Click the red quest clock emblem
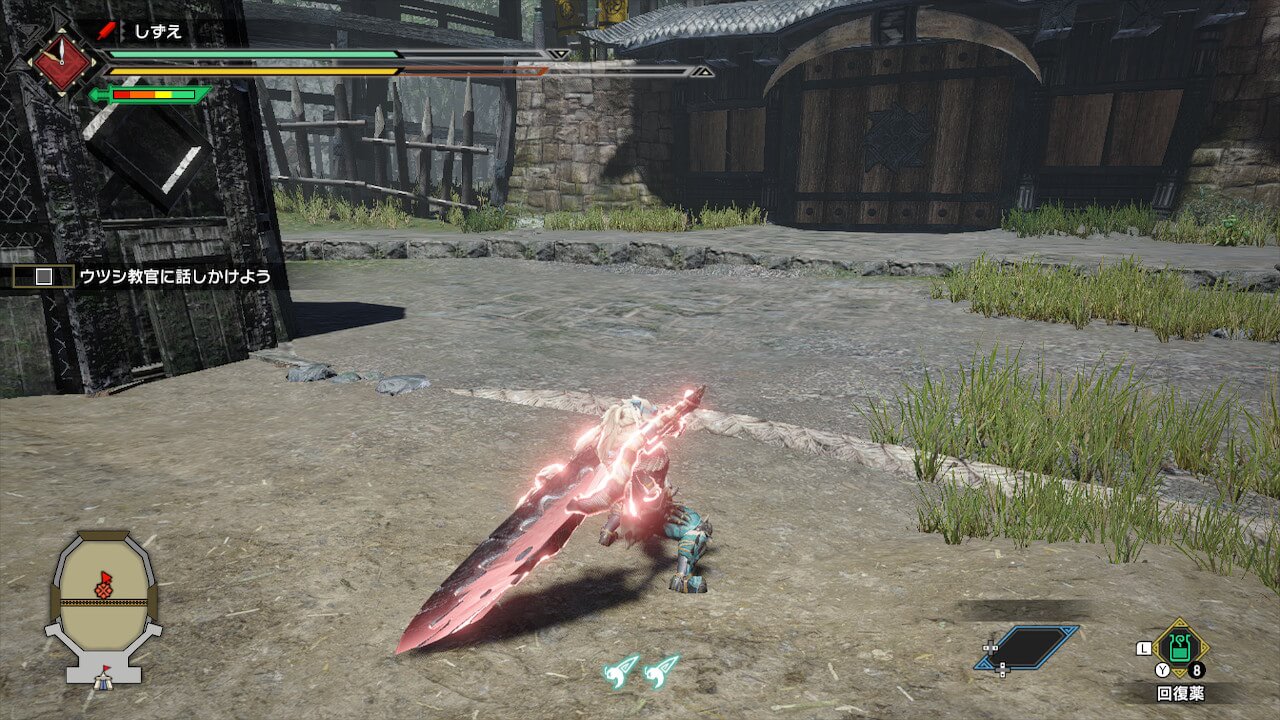Viewport: 1280px width, 720px height. (63, 62)
